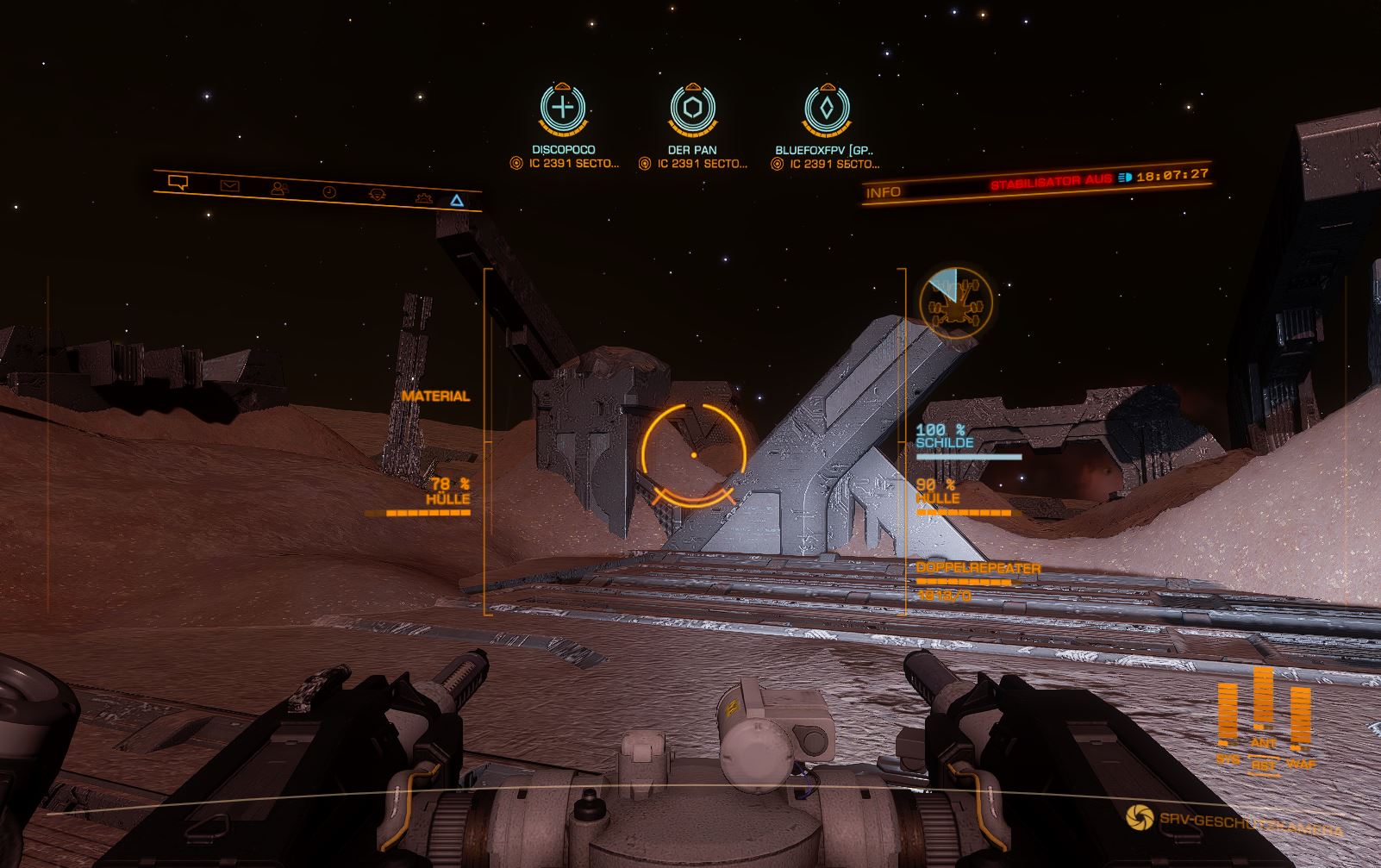Select the SYS power distributor bar
This screenshot has width=1381, height=868.
coord(1228,715)
